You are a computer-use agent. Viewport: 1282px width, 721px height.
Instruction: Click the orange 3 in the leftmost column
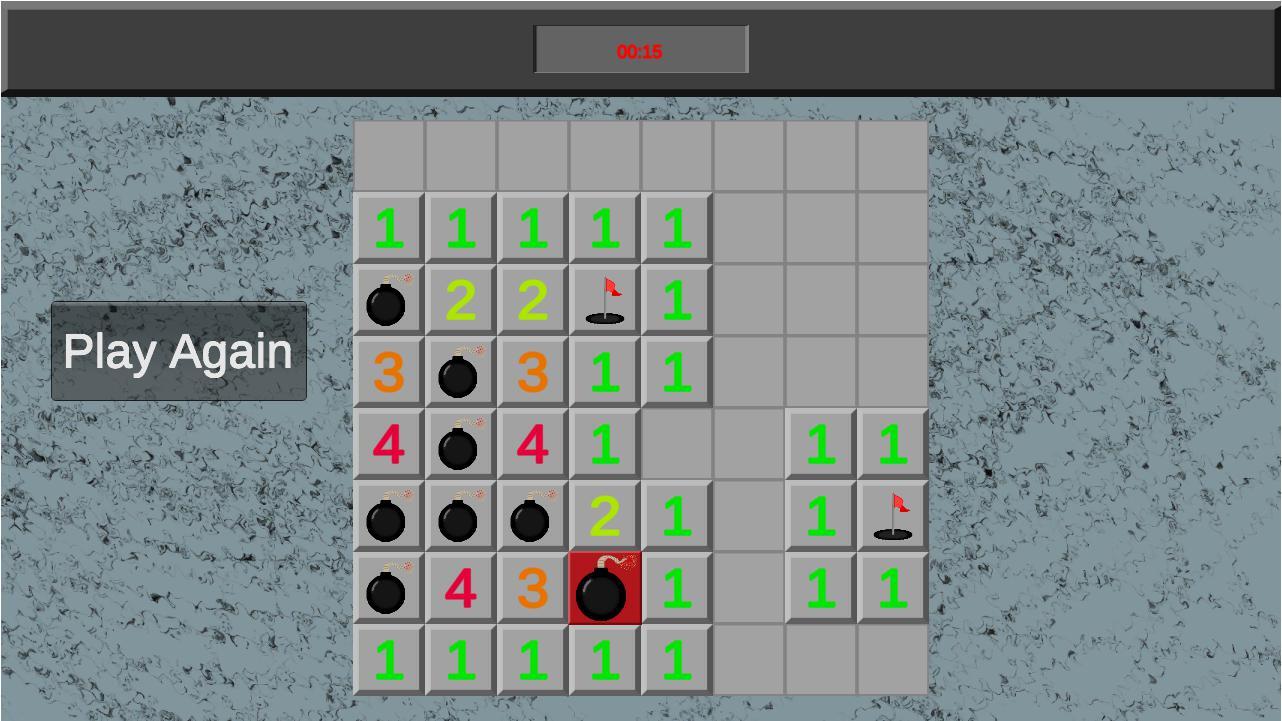click(x=388, y=373)
